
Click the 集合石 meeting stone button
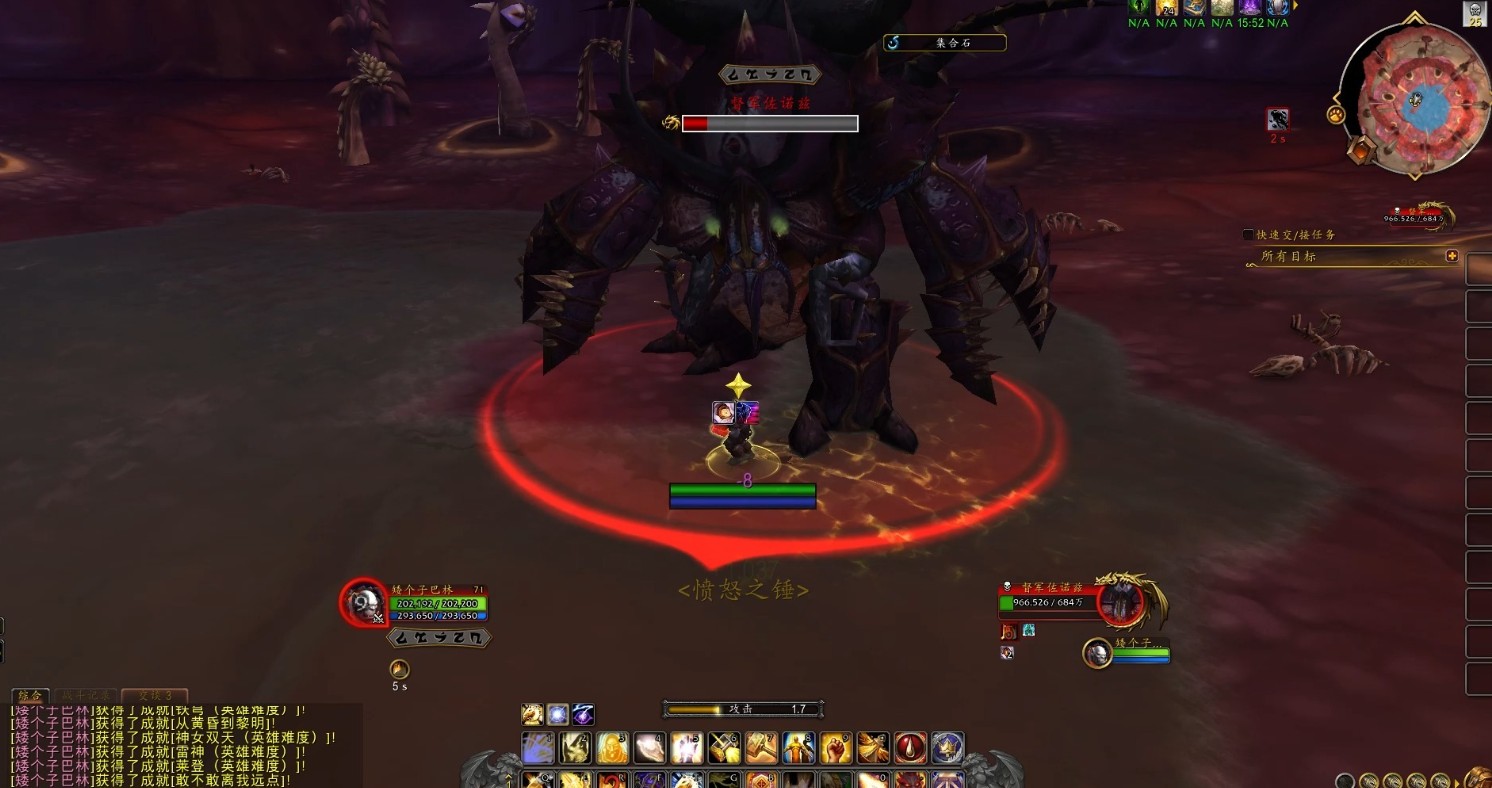click(945, 43)
